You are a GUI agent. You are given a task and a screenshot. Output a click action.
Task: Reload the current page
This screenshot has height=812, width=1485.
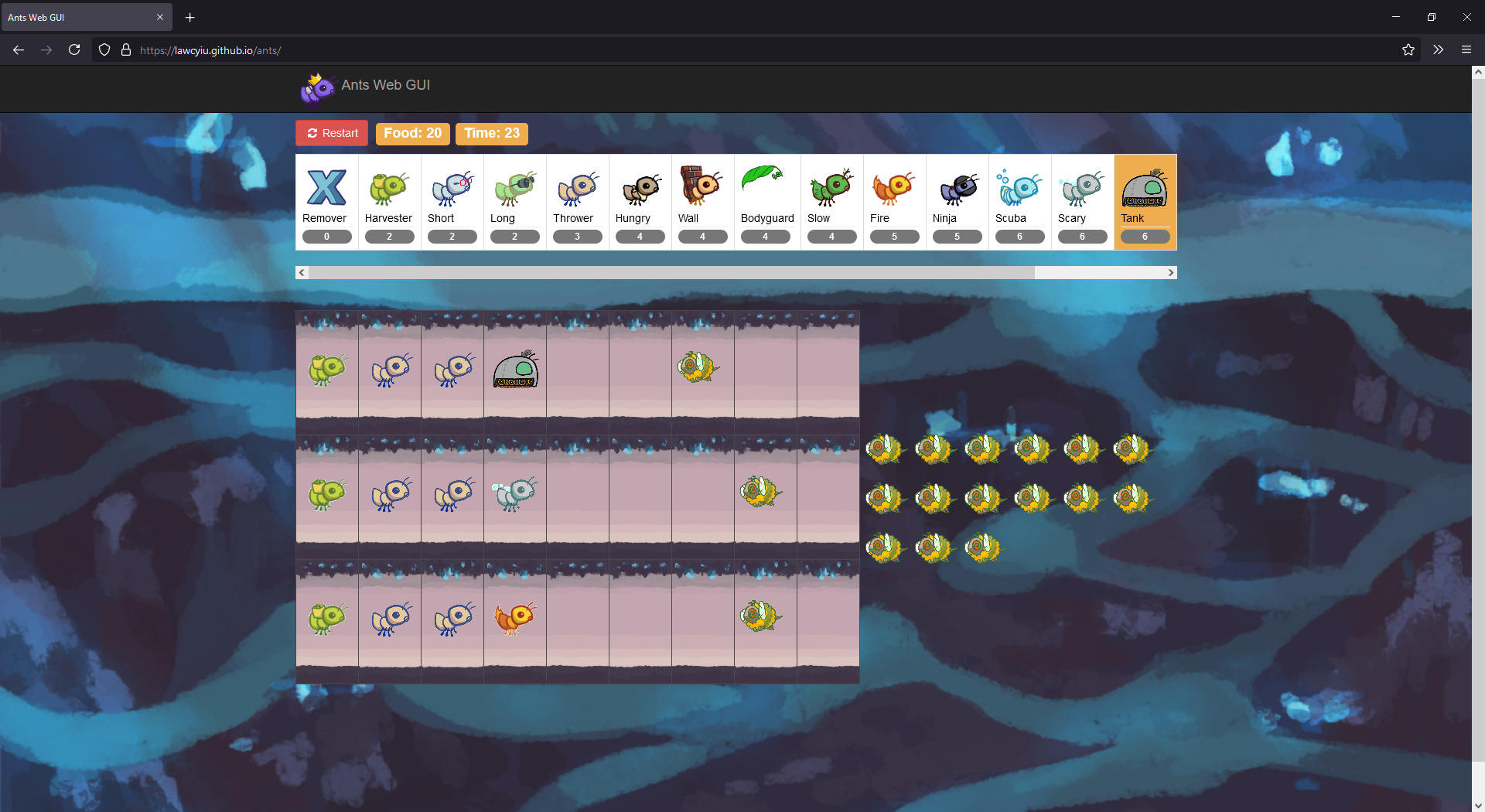(74, 49)
